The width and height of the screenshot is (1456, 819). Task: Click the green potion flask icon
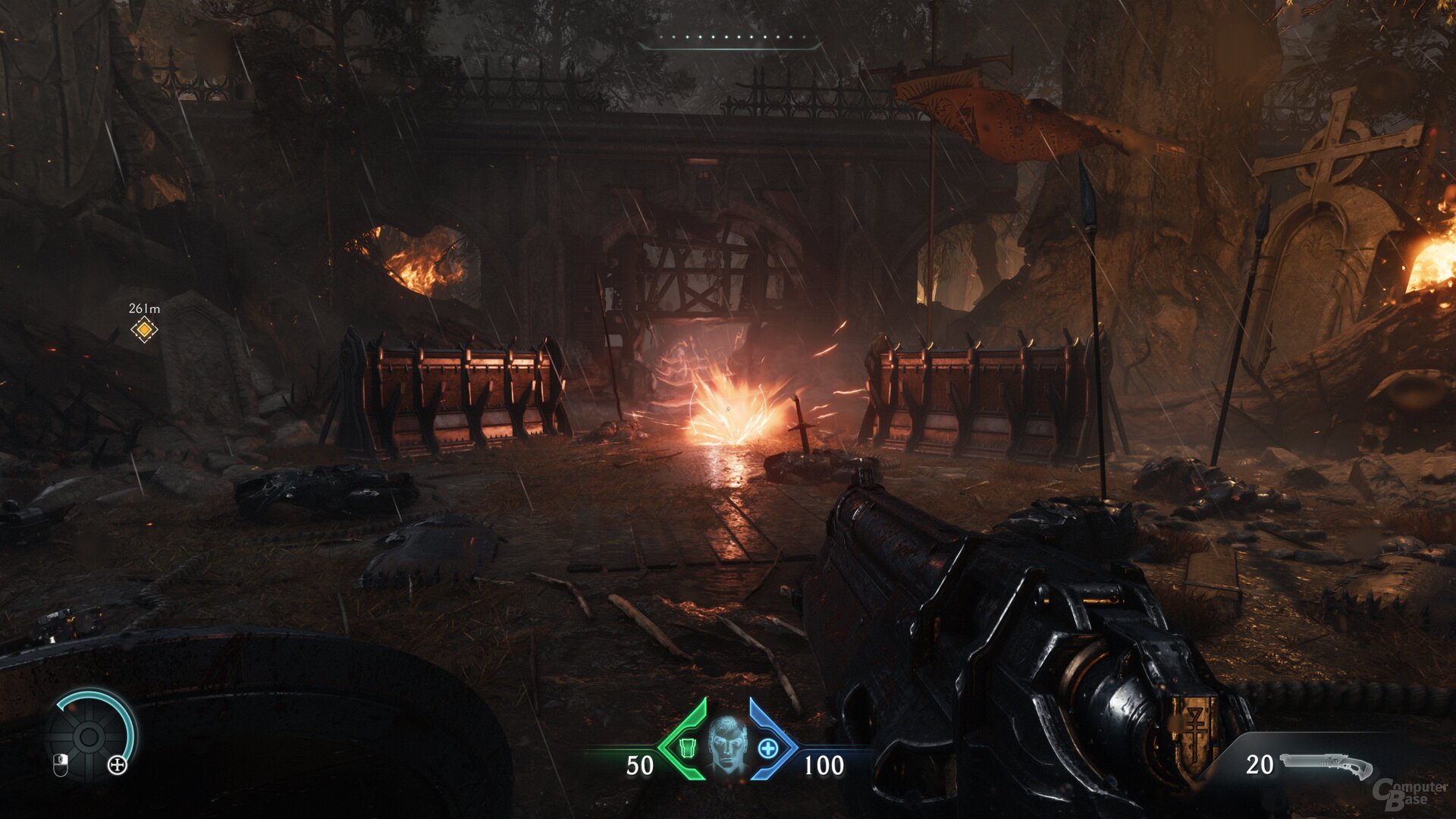tap(688, 747)
